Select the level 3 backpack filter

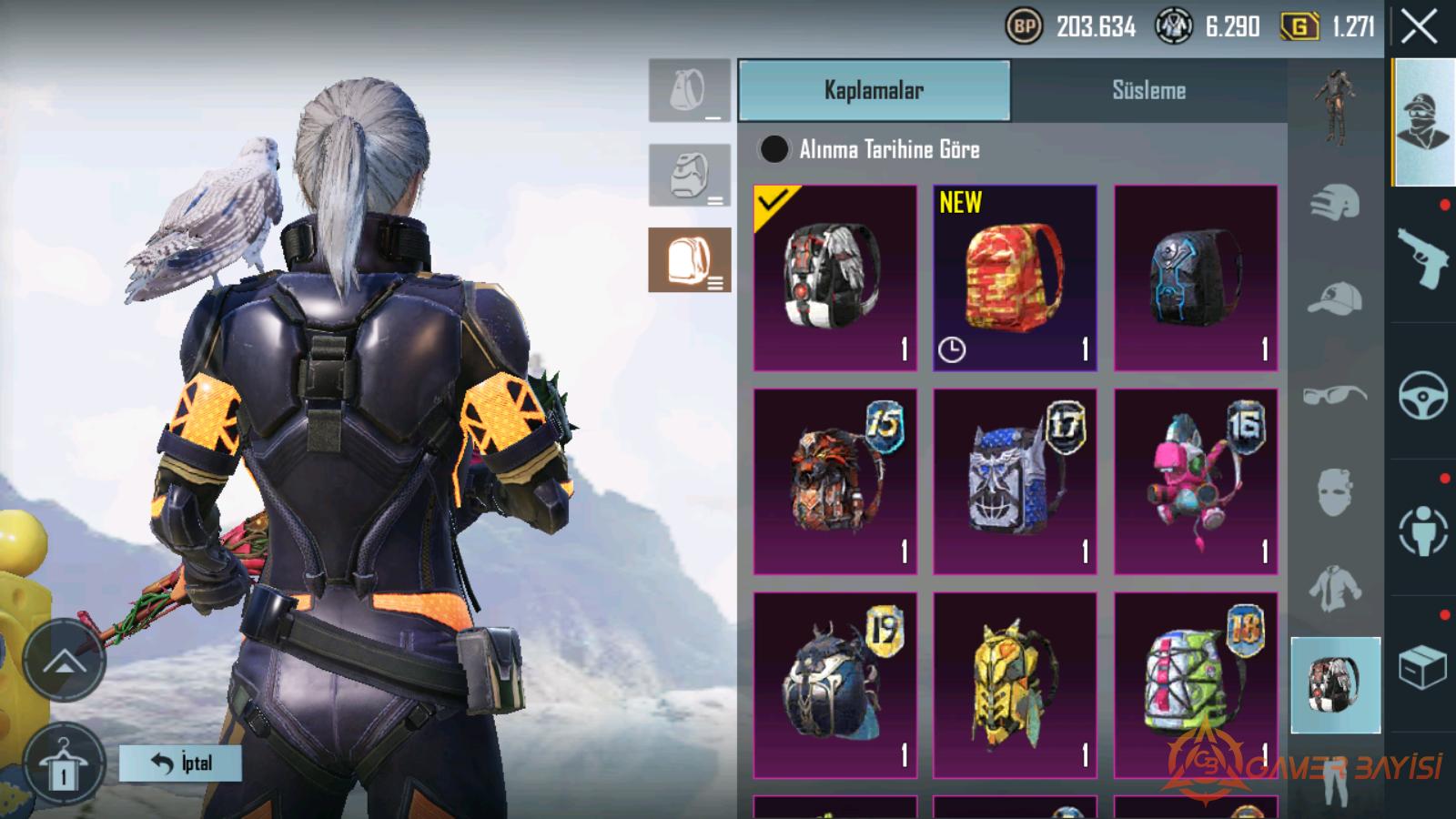point(690,259)
